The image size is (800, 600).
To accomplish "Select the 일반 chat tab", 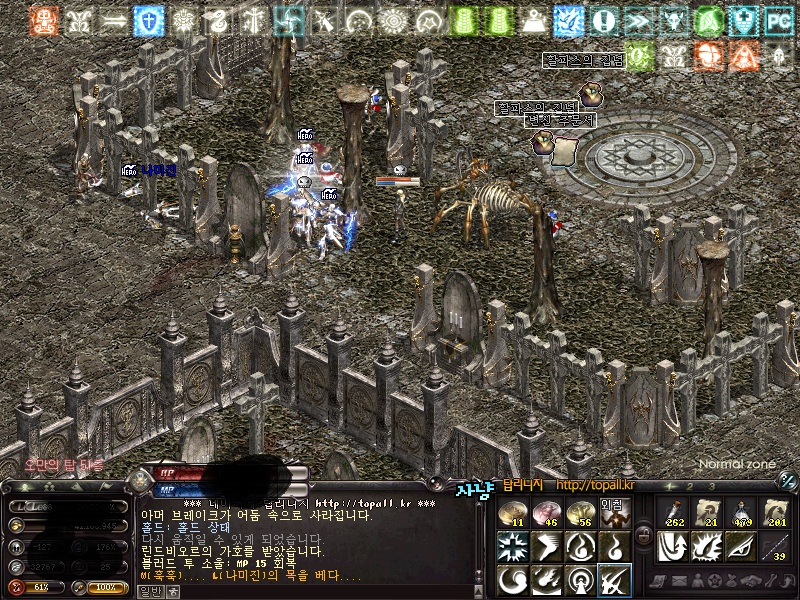I will (148, 591).
